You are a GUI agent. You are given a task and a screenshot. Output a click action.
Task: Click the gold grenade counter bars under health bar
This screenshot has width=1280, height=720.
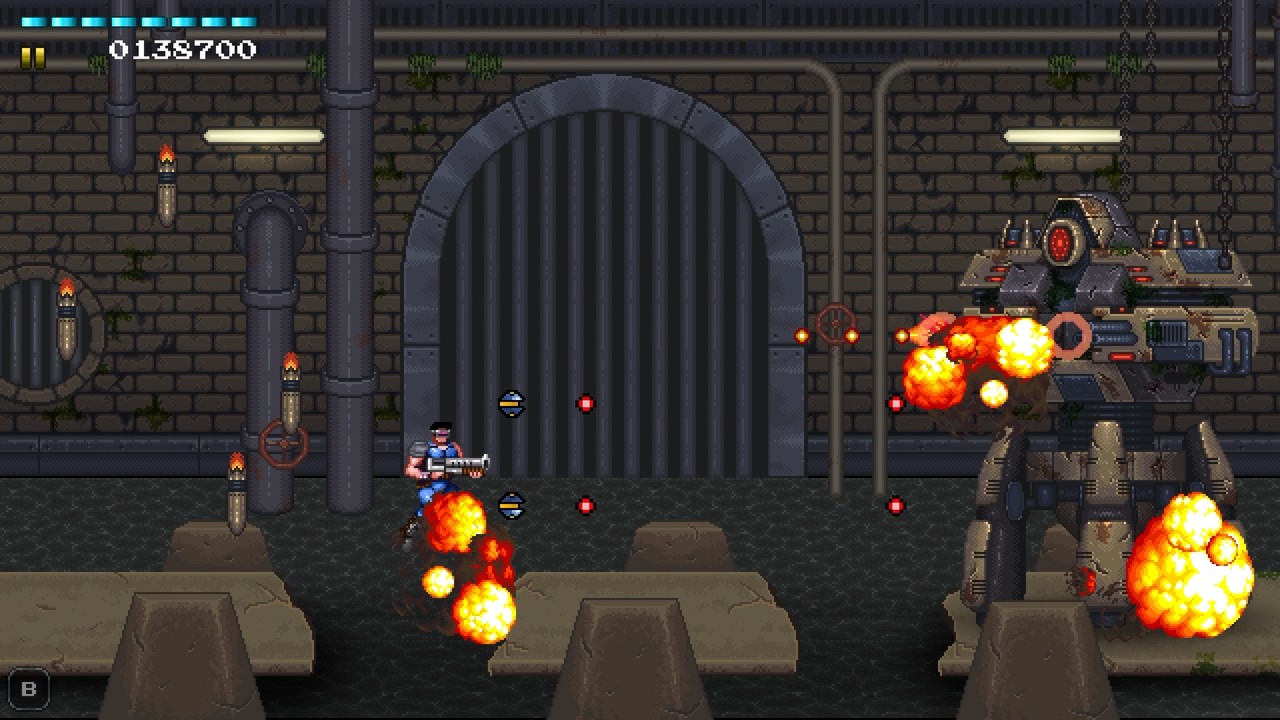(33, 58)
